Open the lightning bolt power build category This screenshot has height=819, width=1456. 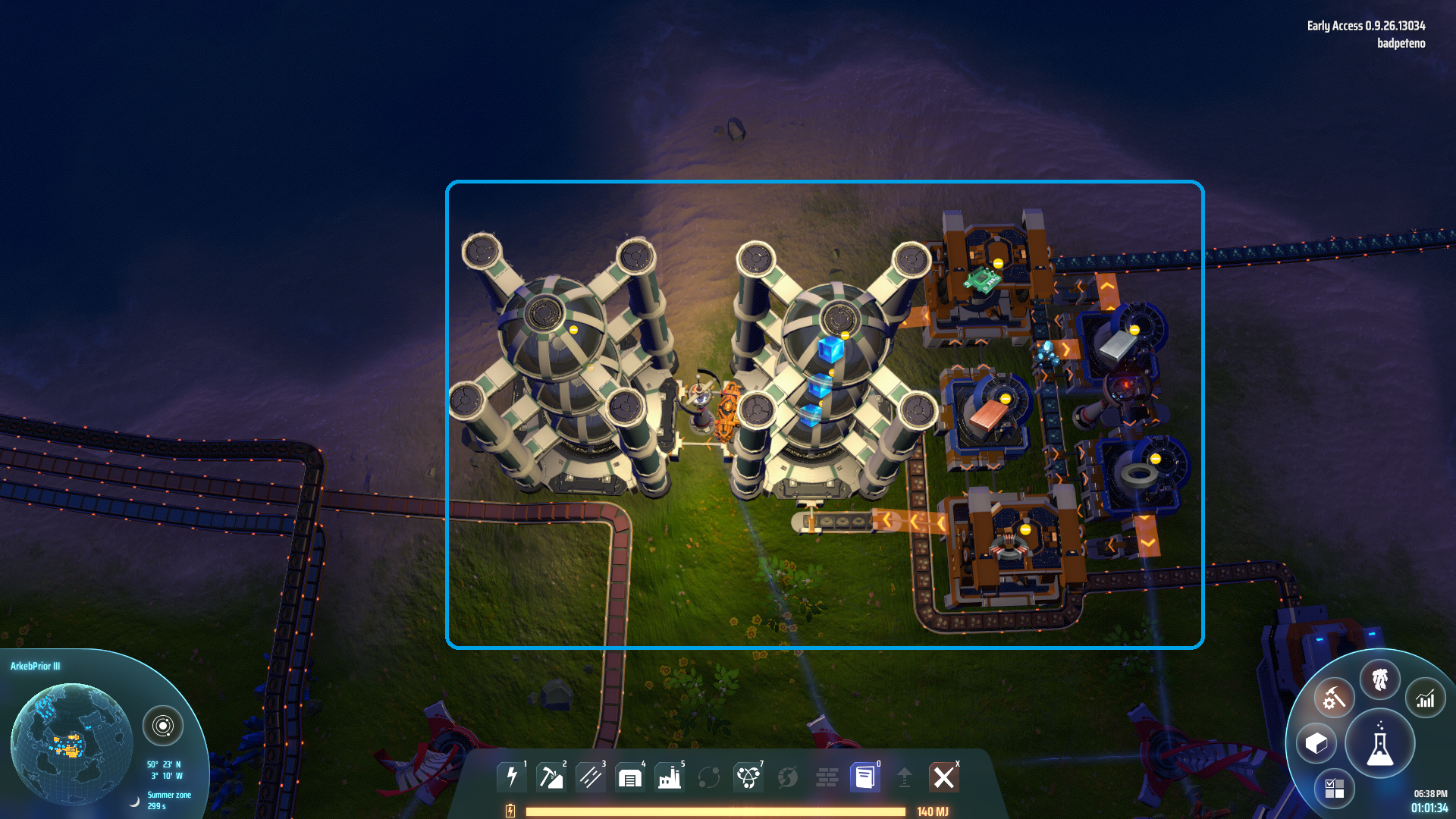tap(512, 777)
